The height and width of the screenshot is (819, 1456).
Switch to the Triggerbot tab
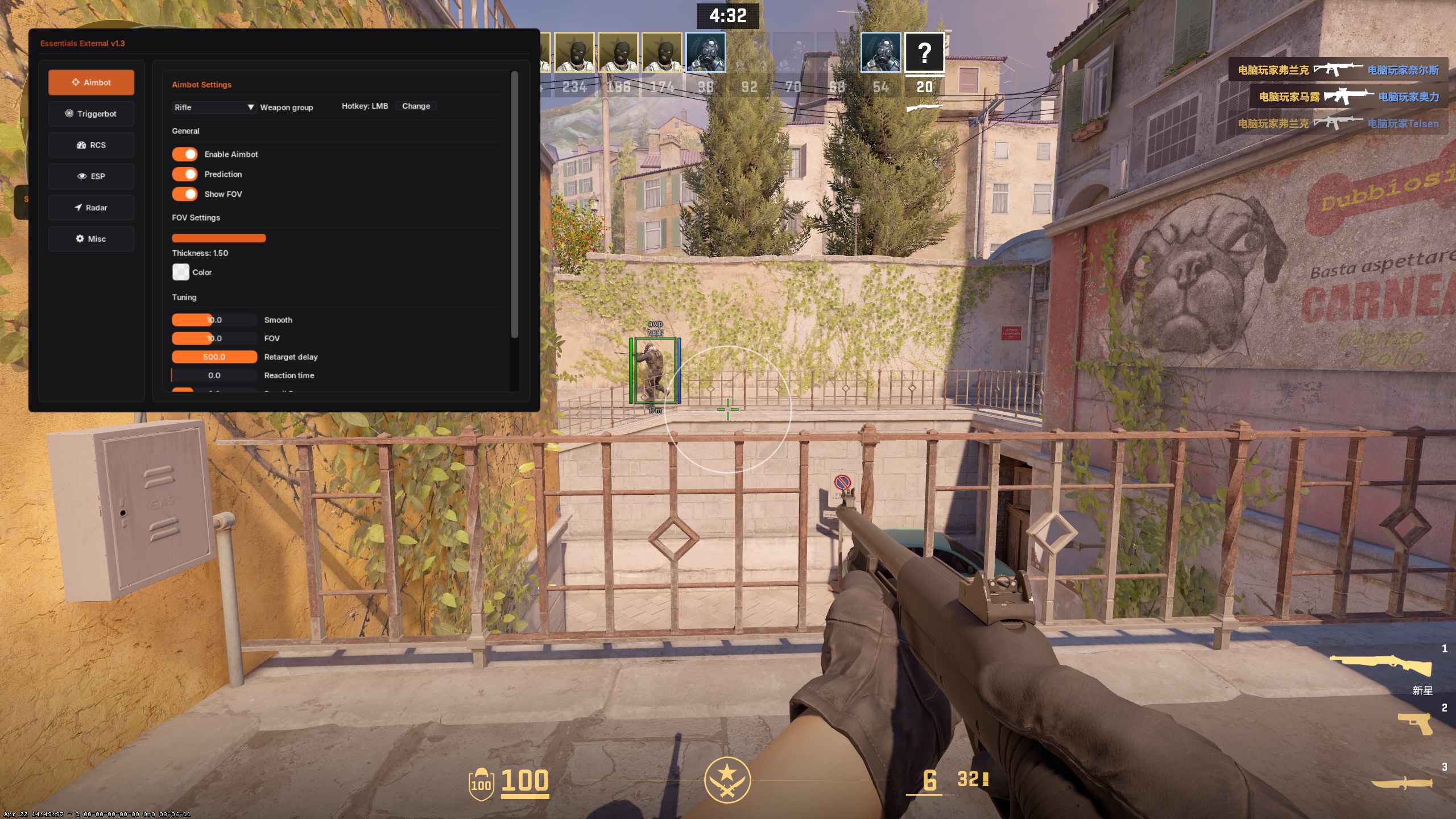coord(91,114)
